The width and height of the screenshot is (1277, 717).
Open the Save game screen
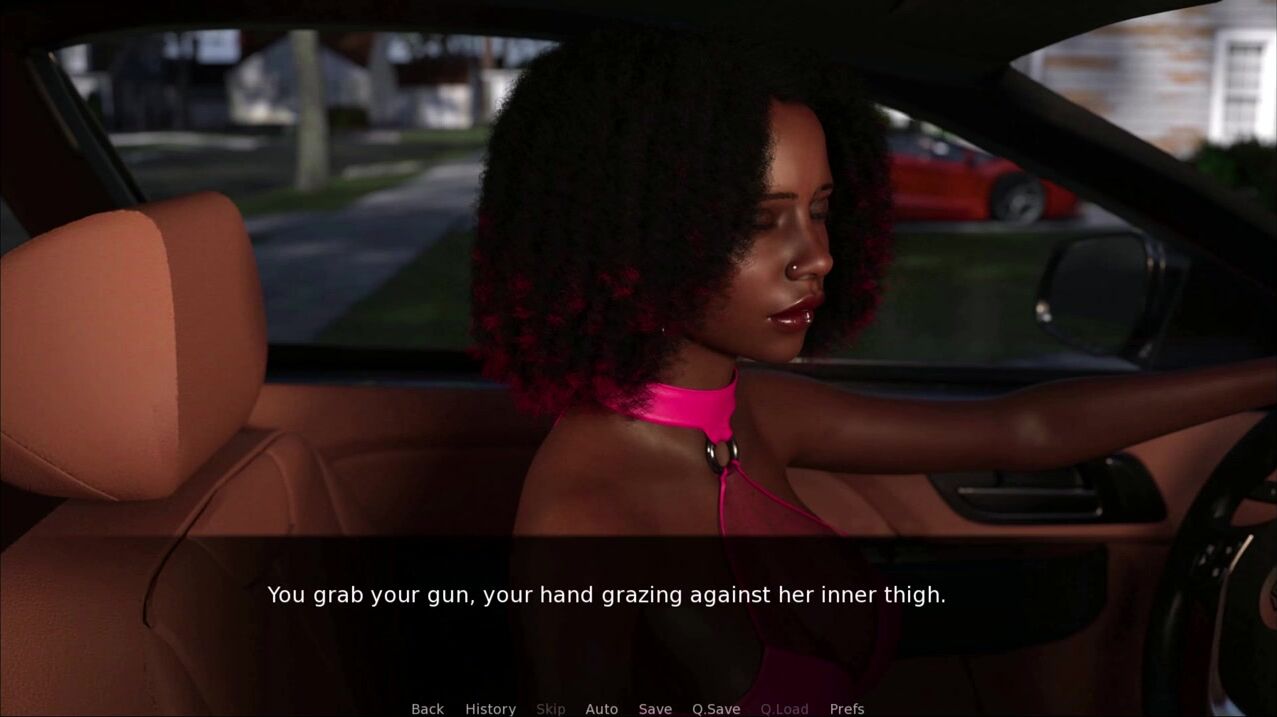(655, 708)
